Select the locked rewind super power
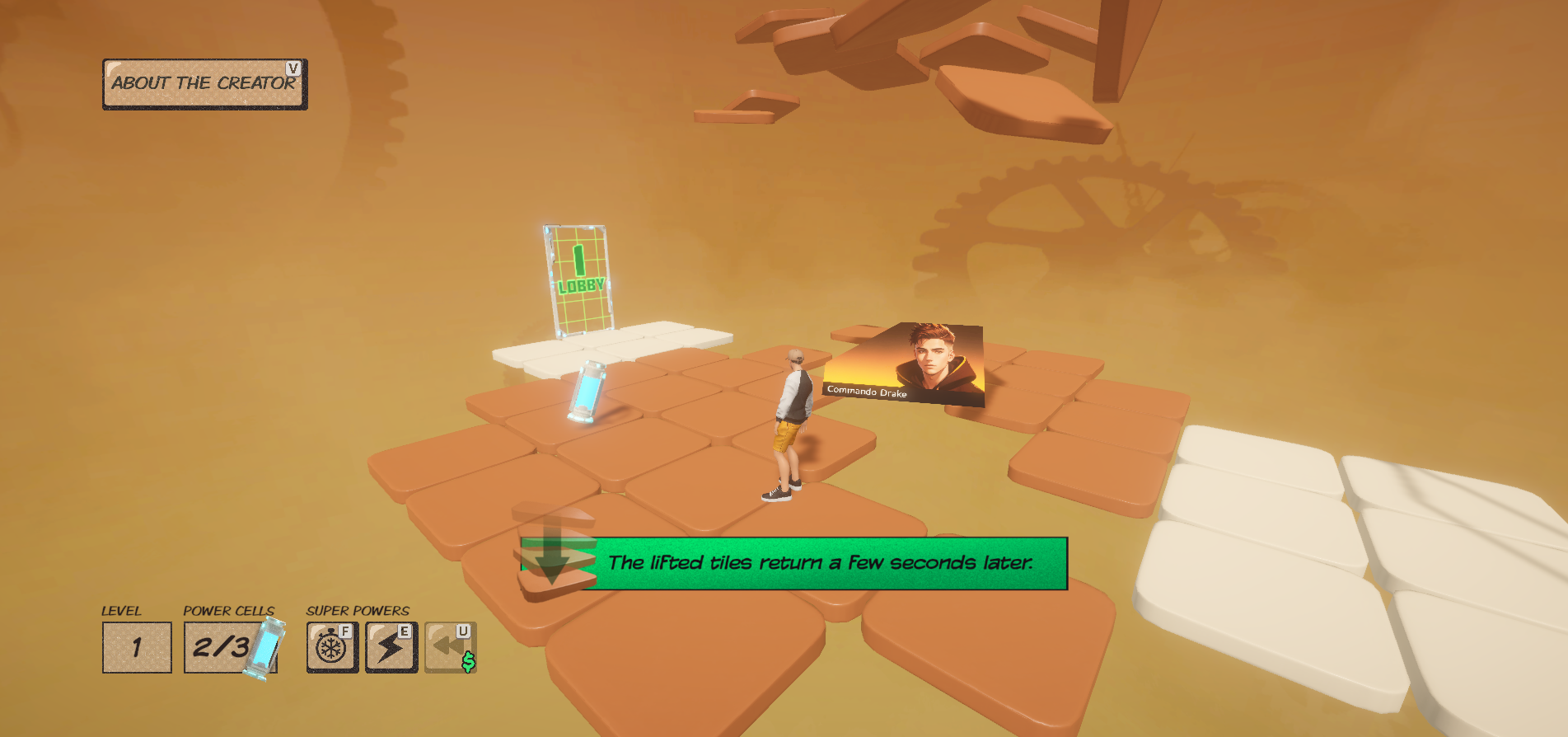This screenshot has width=1568, height=737. pos(450,647)
